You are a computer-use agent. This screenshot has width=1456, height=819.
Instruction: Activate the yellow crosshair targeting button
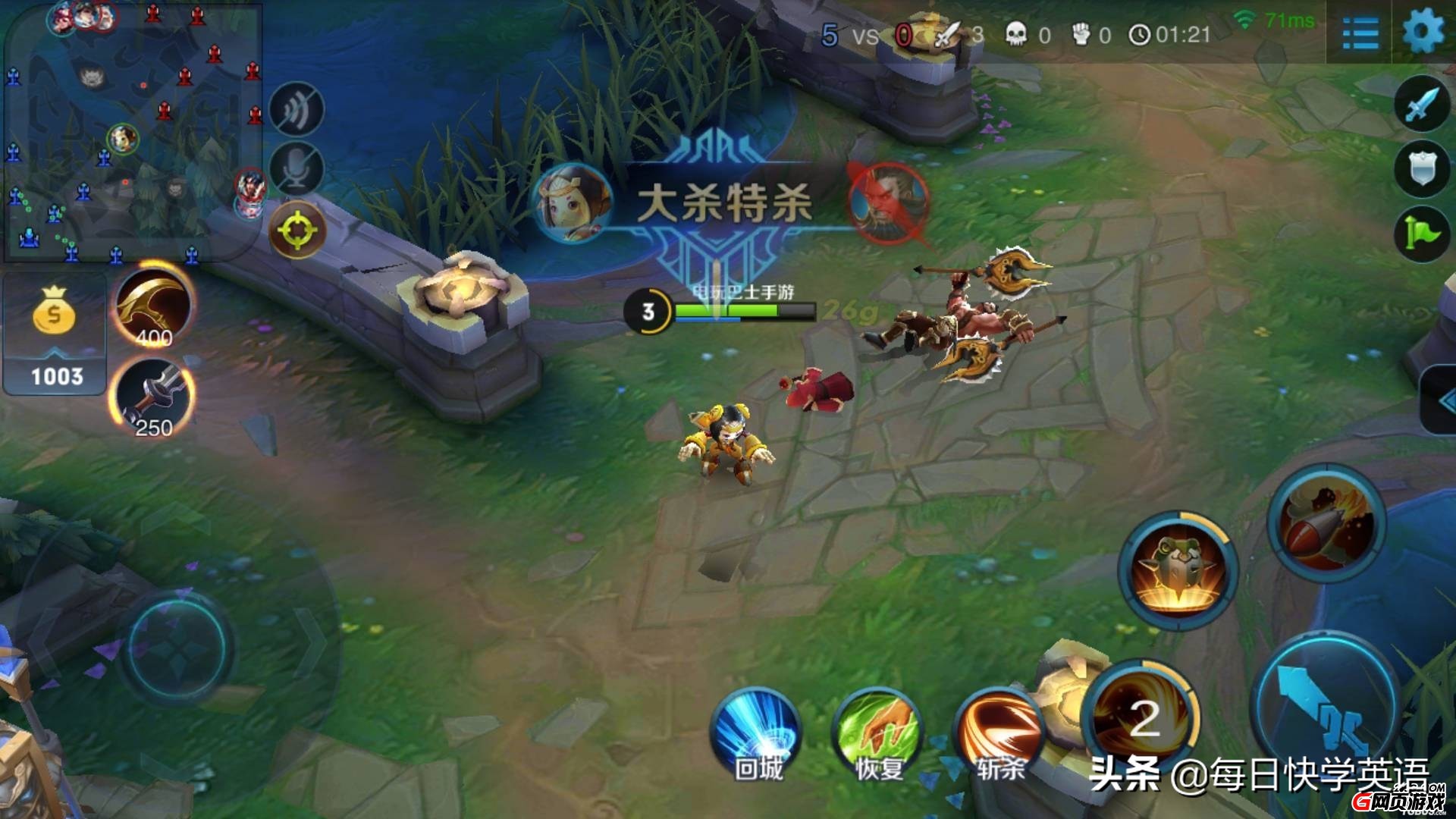[297, 229]
